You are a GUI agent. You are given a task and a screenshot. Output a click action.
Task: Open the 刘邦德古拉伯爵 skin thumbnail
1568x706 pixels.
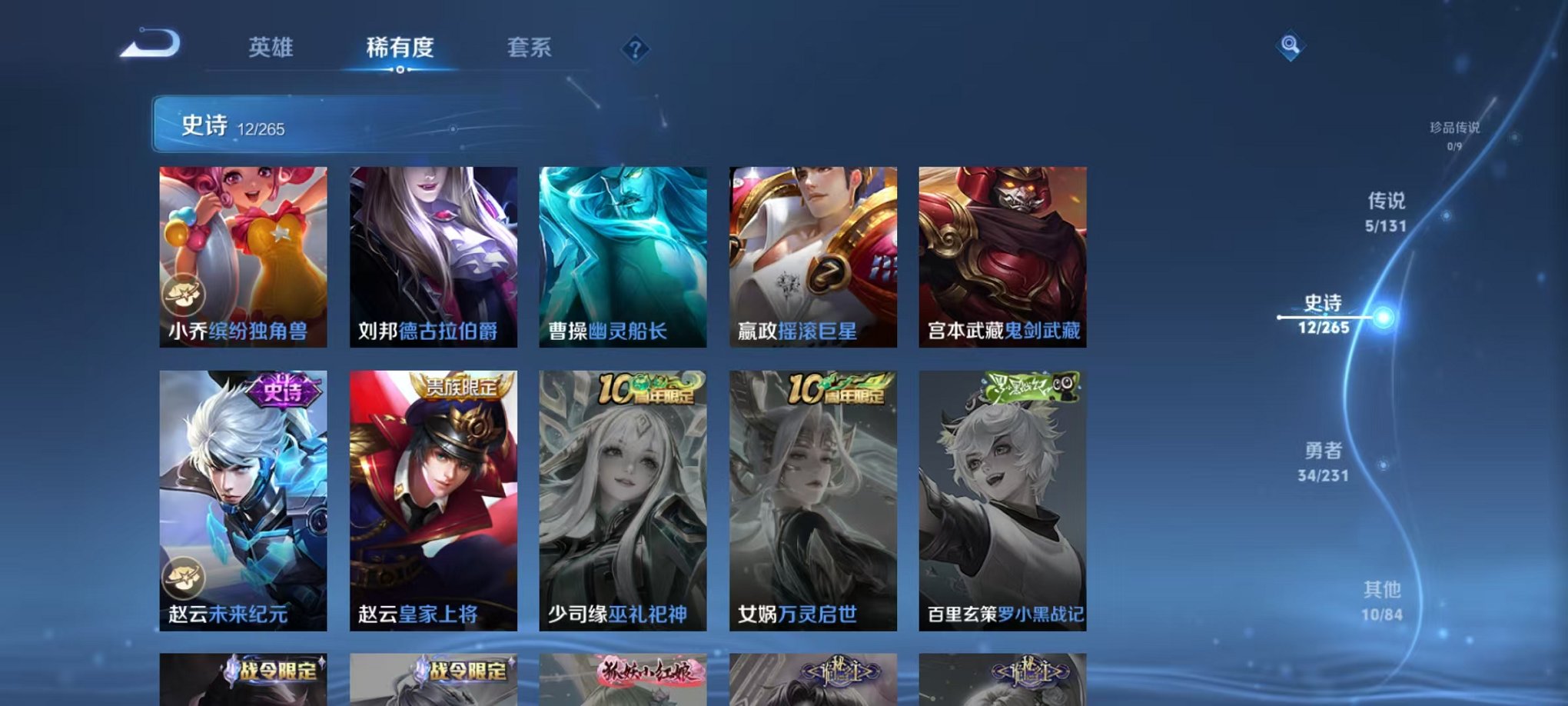tap(430, 254)
